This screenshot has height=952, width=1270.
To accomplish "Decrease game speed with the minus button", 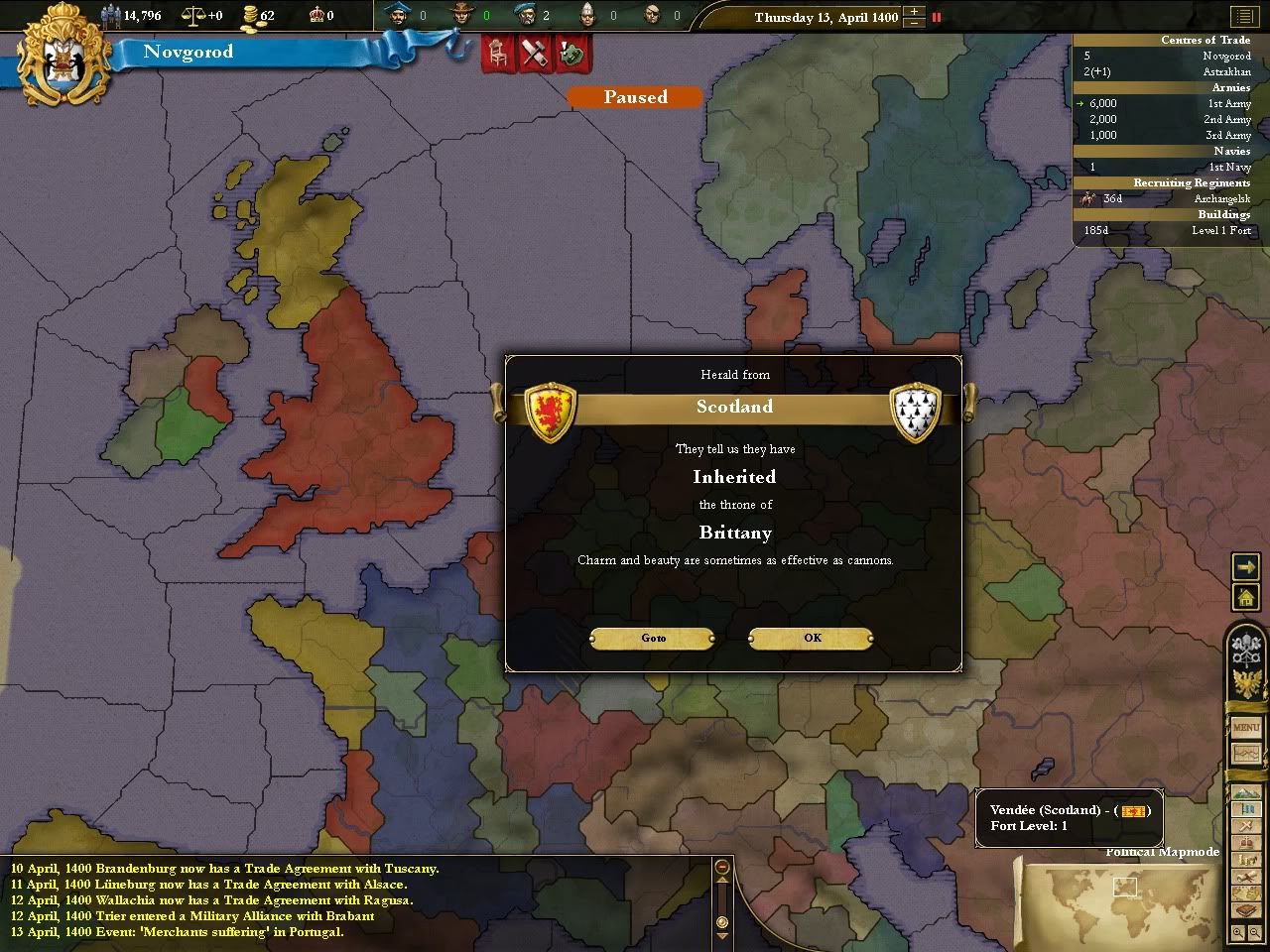I will point(915,23).
